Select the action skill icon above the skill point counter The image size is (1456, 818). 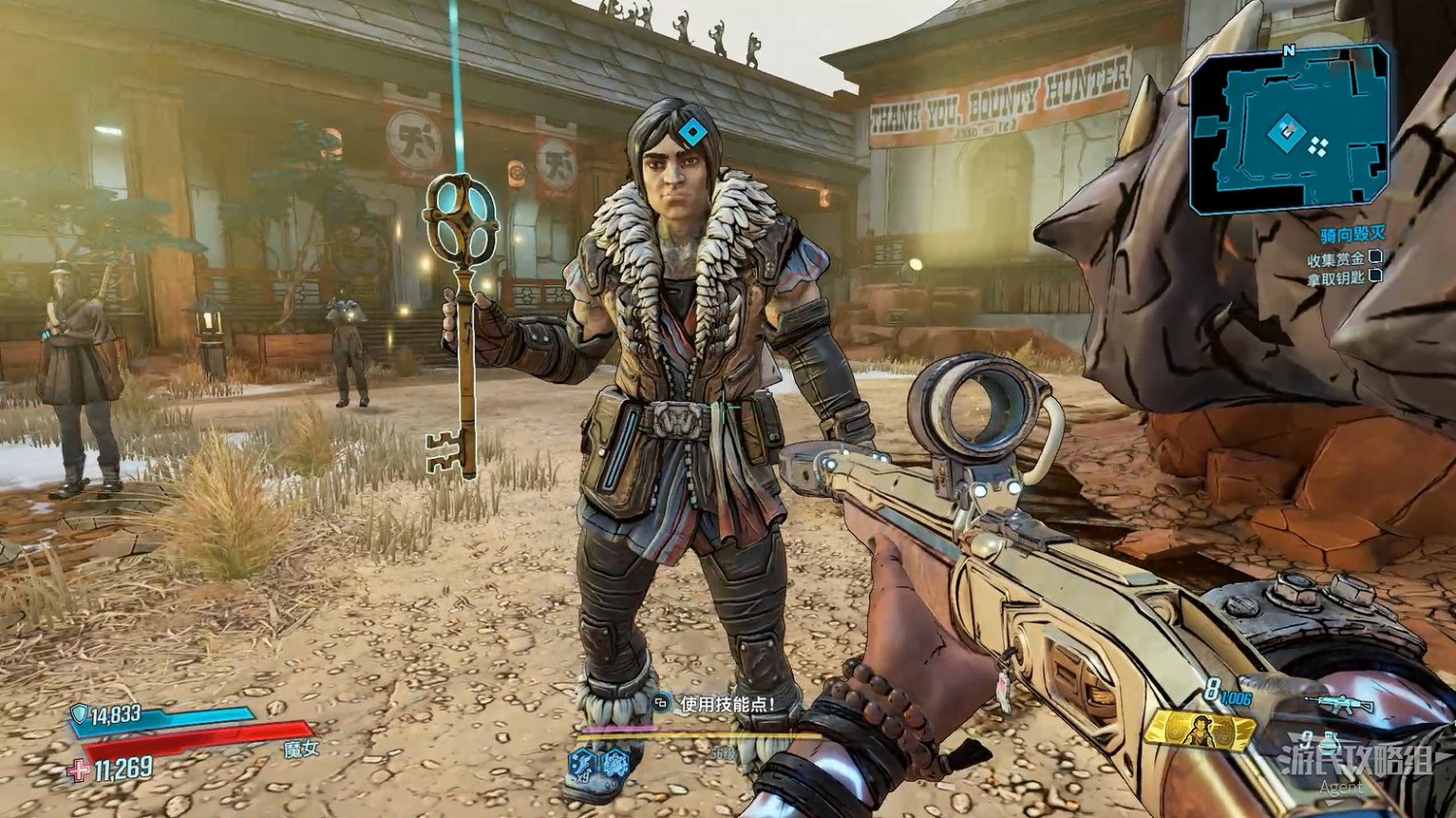pyautogui.click(x=615, y=763)
